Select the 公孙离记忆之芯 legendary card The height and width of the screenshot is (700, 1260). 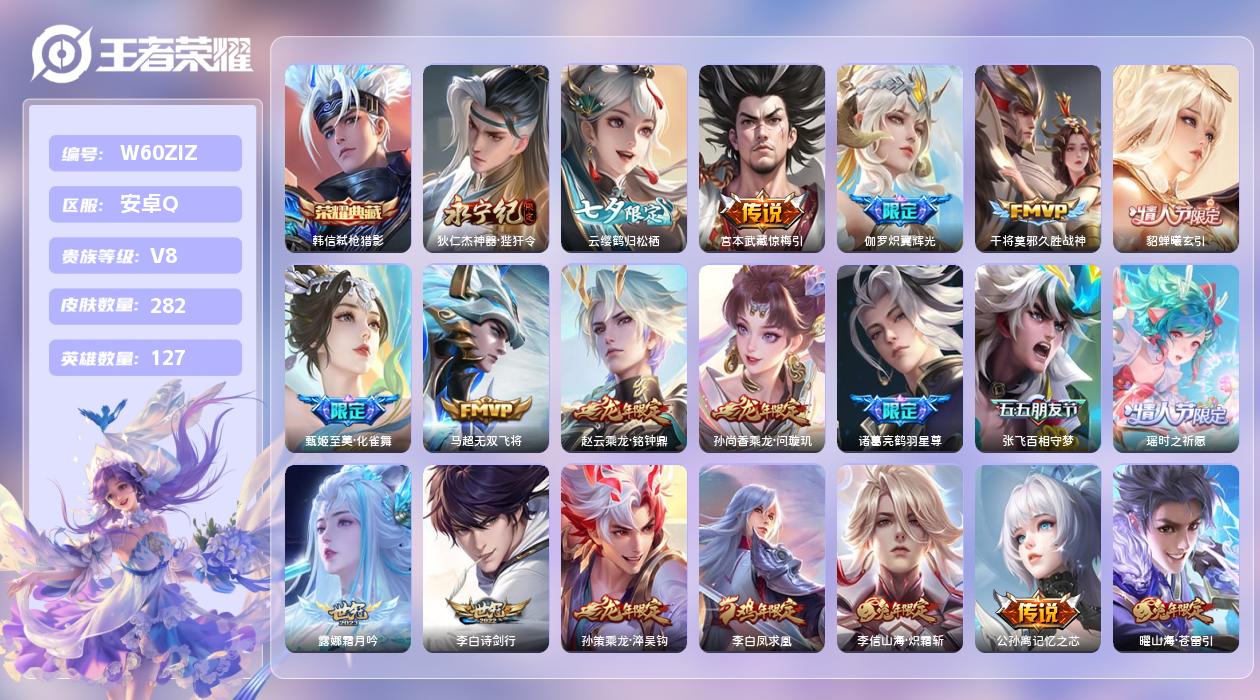[x=1038, y=558]
